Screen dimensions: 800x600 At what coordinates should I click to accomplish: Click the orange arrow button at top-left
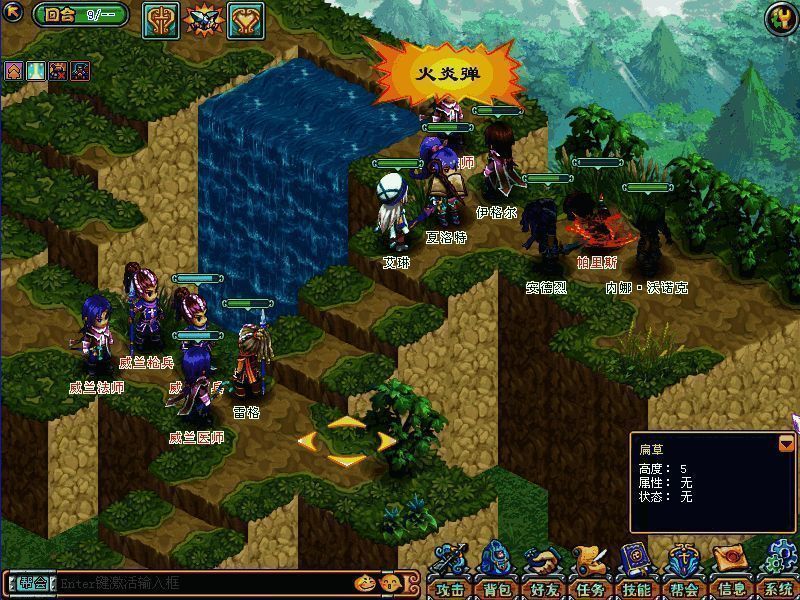pos(15,15)
